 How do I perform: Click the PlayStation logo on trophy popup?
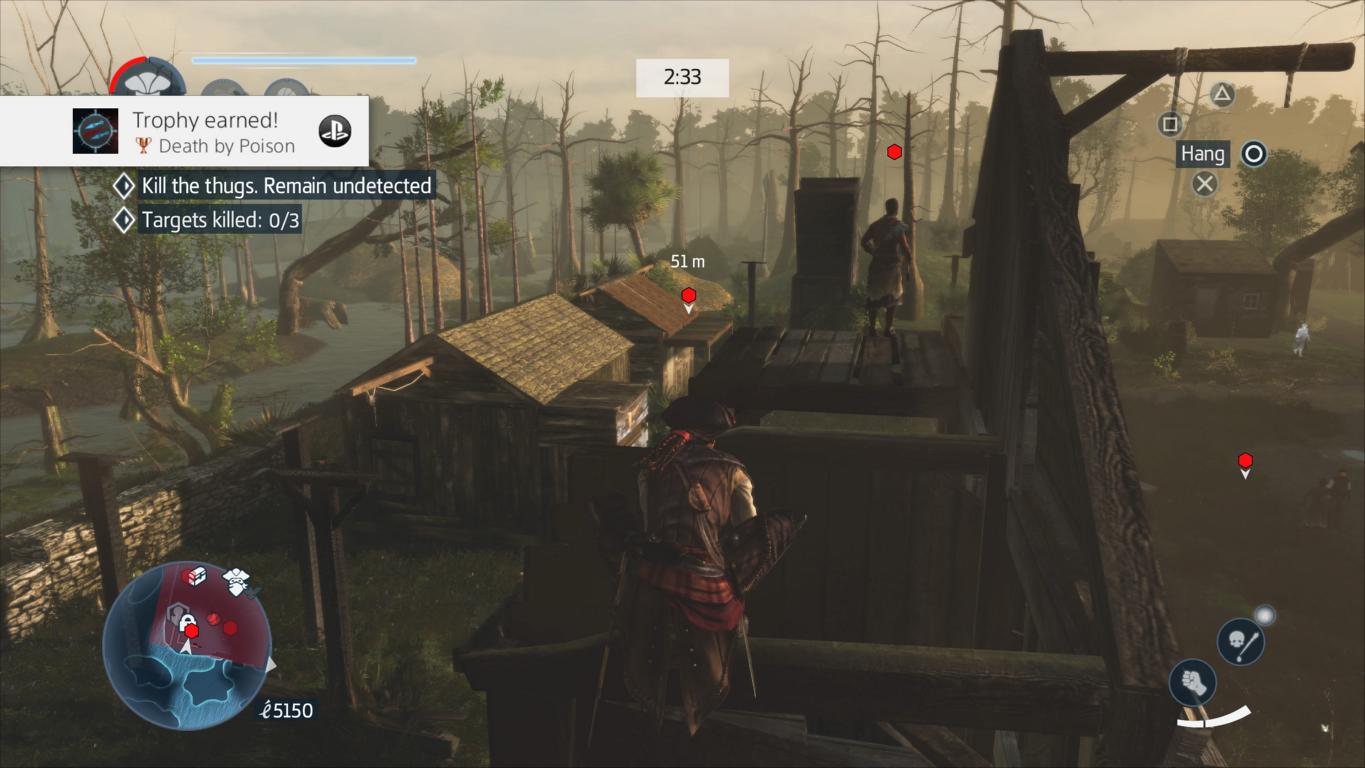click(x=335, y=131)
